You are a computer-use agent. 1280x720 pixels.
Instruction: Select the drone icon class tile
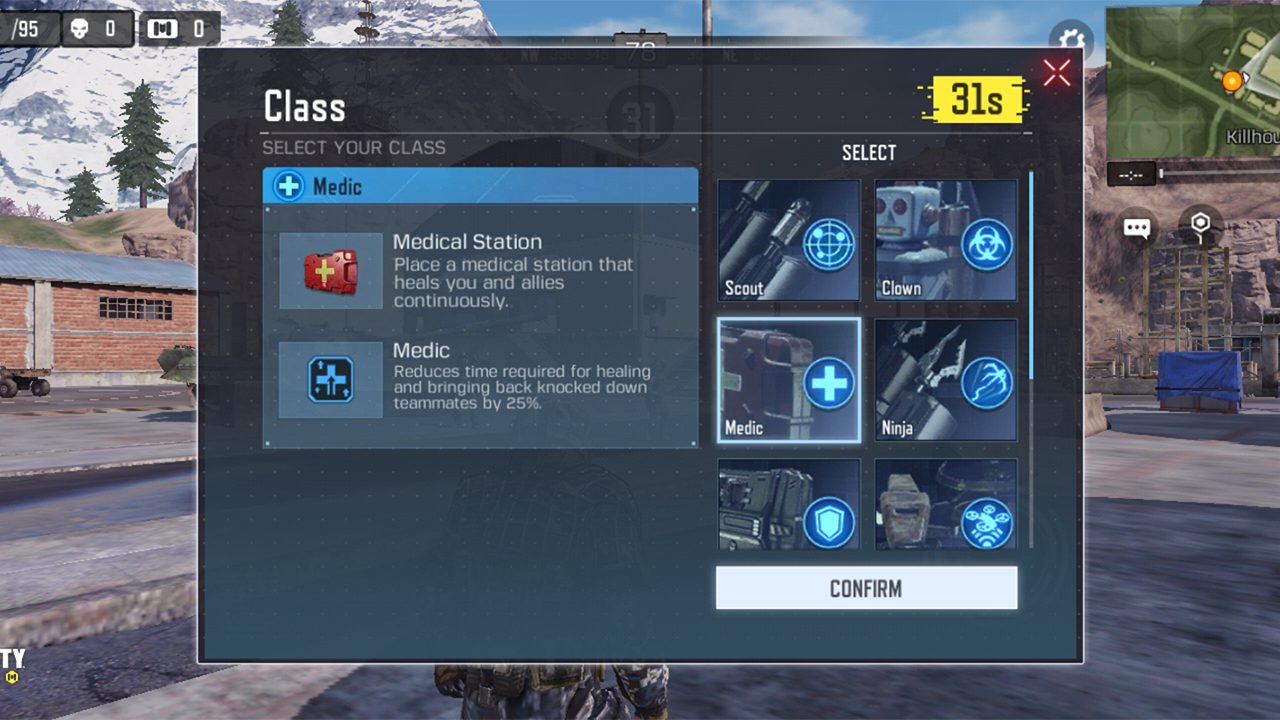click(946, 505)
